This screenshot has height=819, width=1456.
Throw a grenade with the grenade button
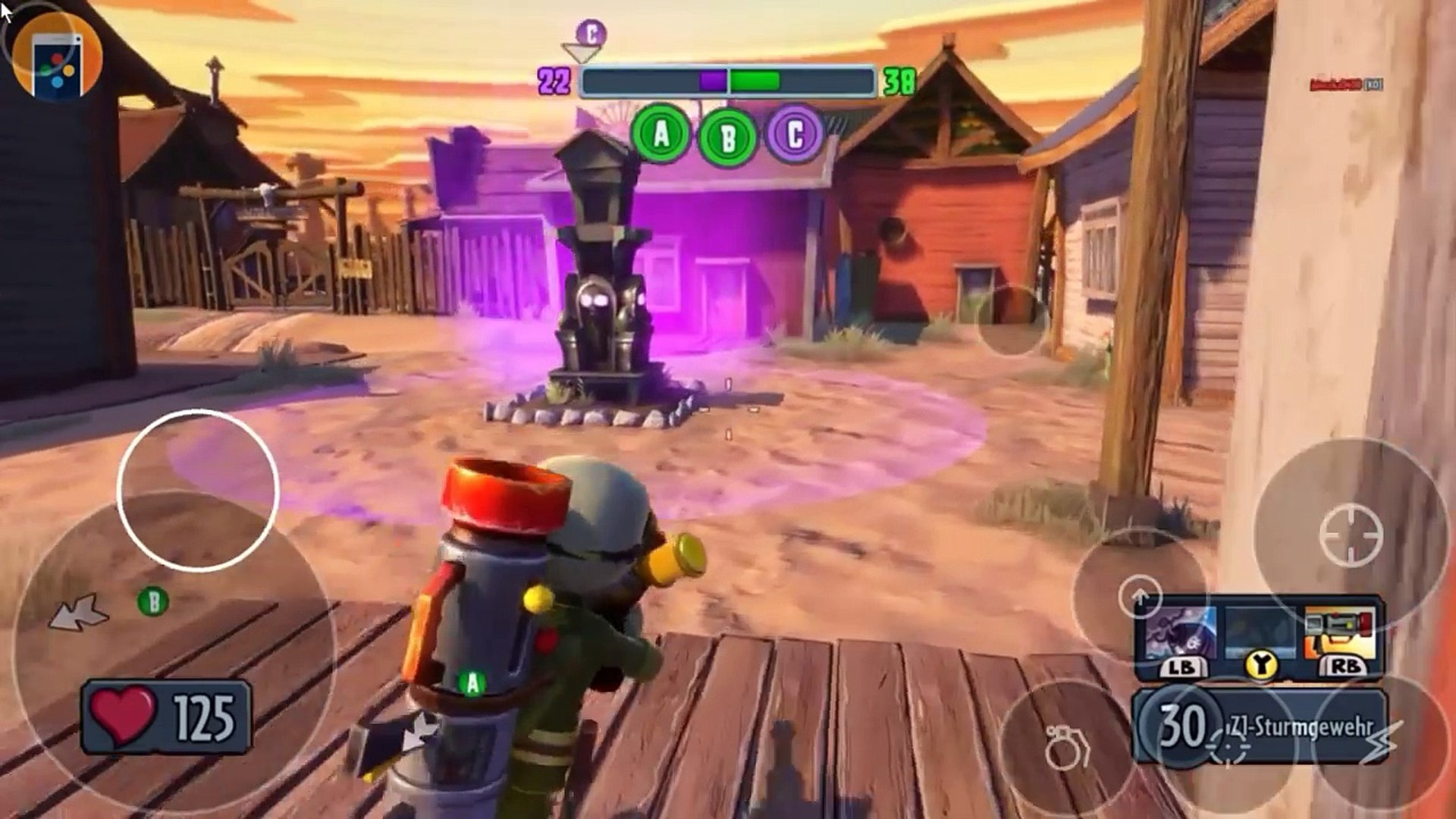coord(1065,747)
